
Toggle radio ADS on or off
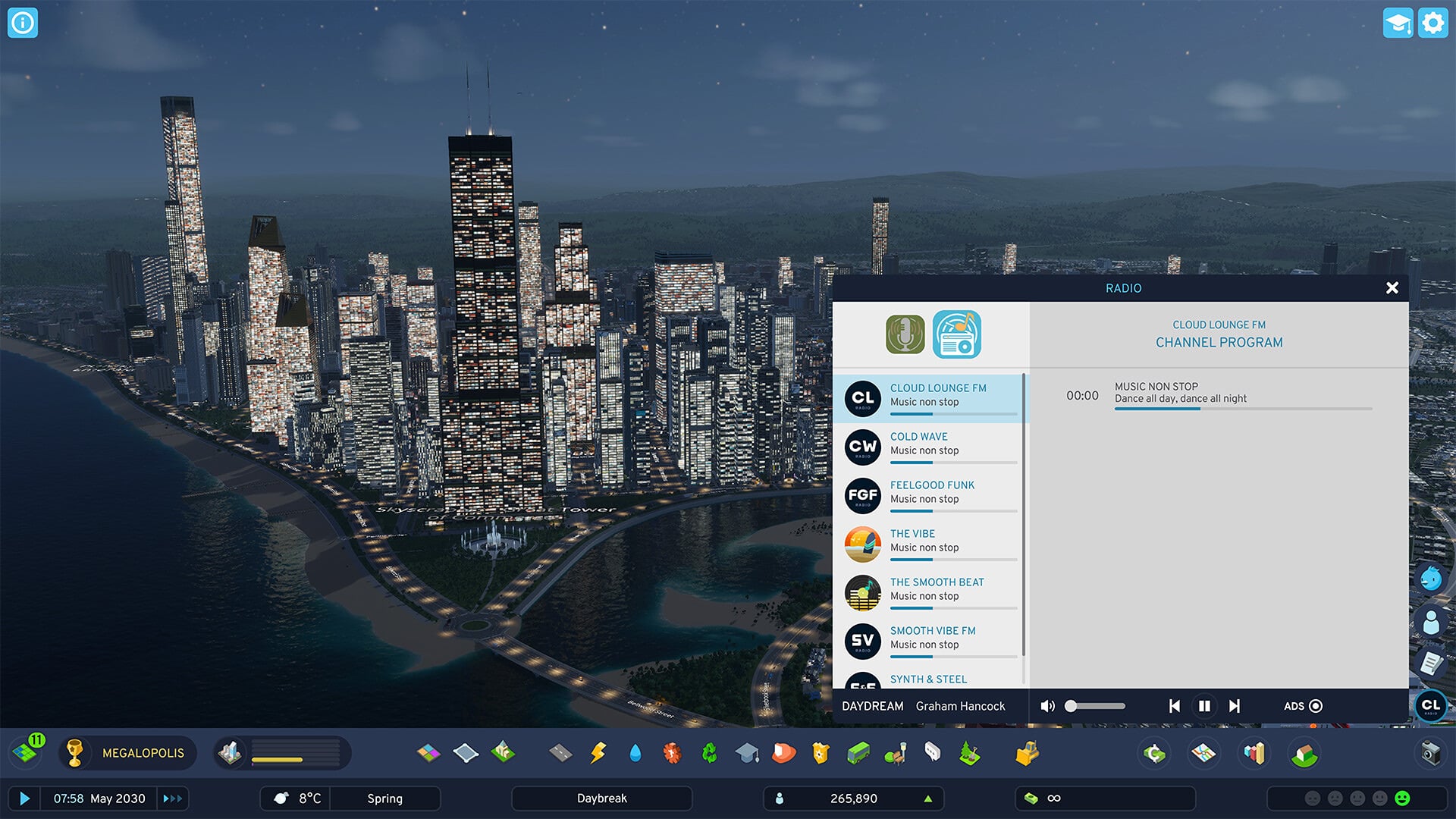(1315, 706)
